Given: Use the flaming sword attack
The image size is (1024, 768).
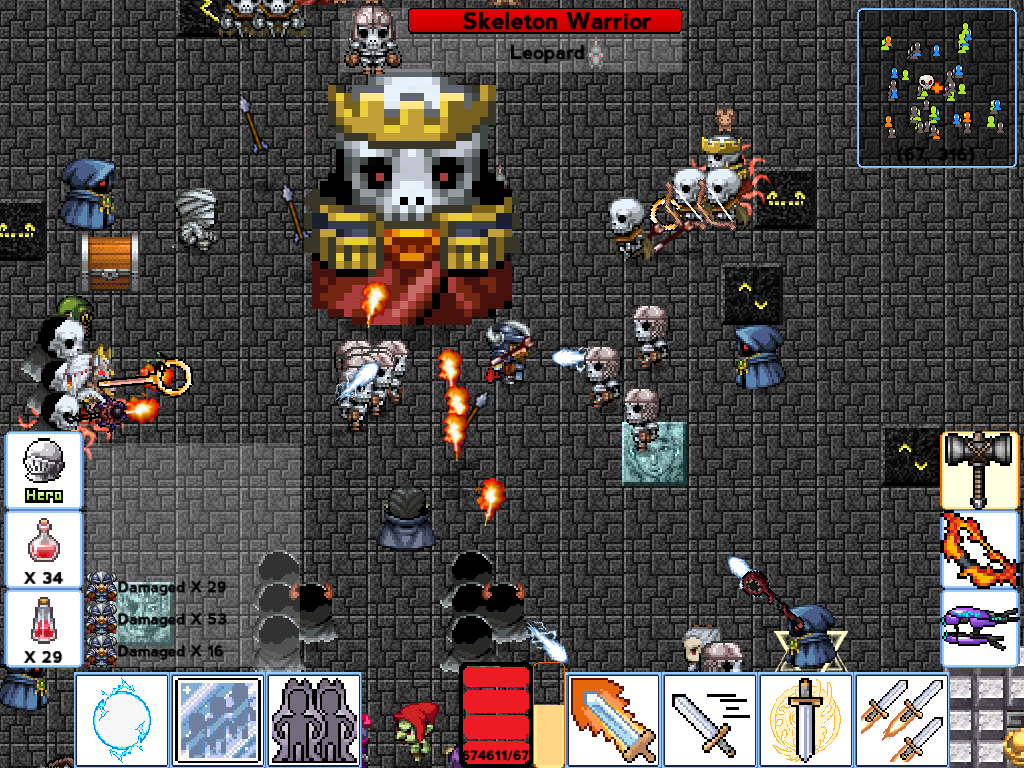Looking at the screenshot, I should click(x=613, y=720).
